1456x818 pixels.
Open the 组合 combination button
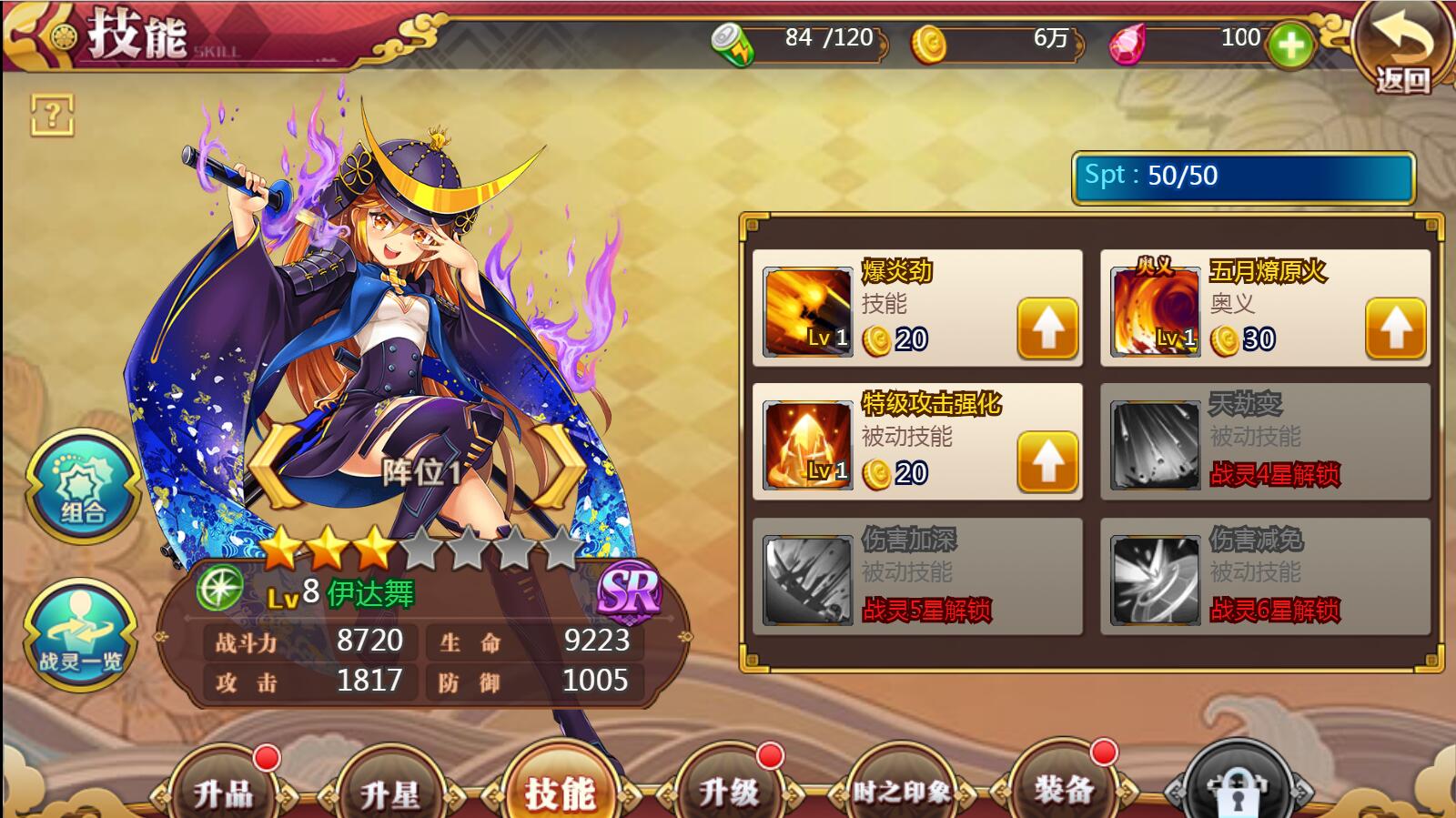click(82, 487)
